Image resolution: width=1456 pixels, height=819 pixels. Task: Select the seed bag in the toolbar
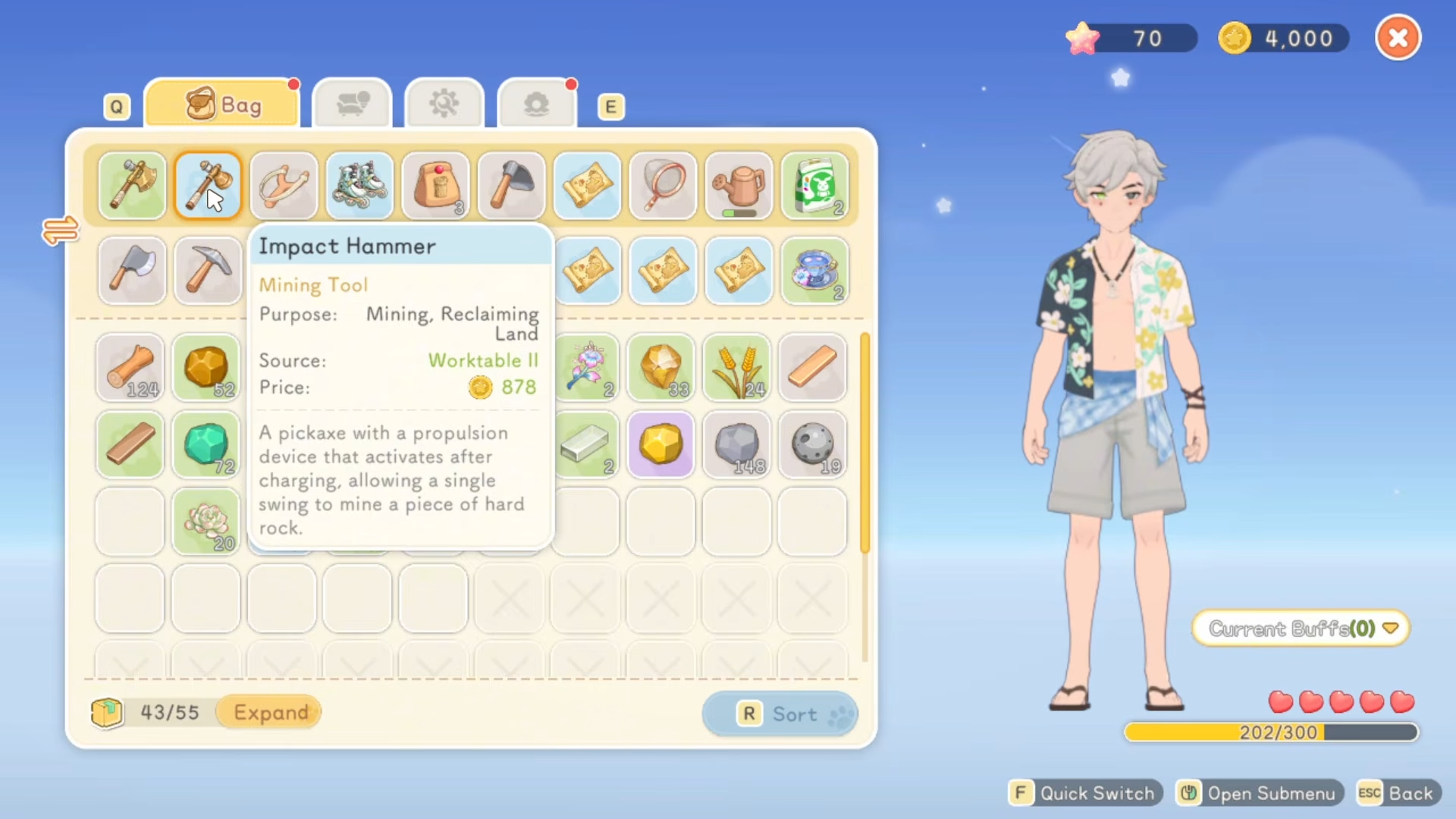coord(814,186)
